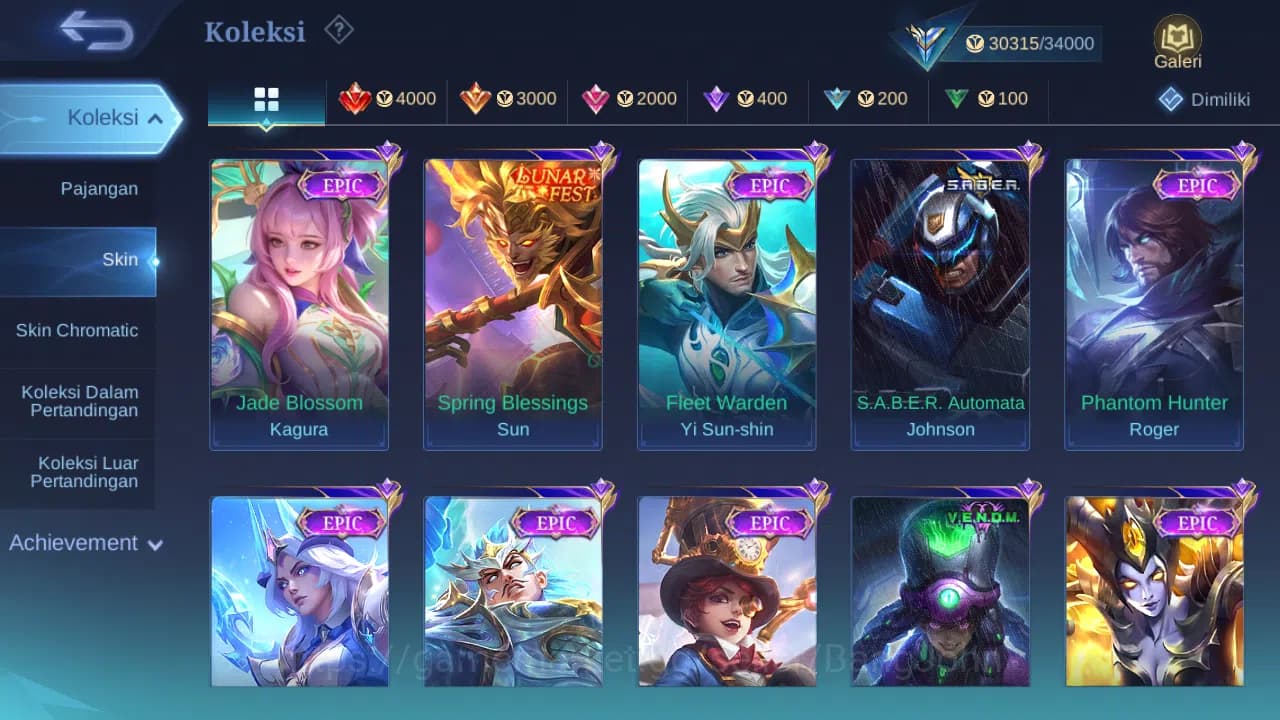Select the Skin tab in sidebar

[x=120, y=259]
